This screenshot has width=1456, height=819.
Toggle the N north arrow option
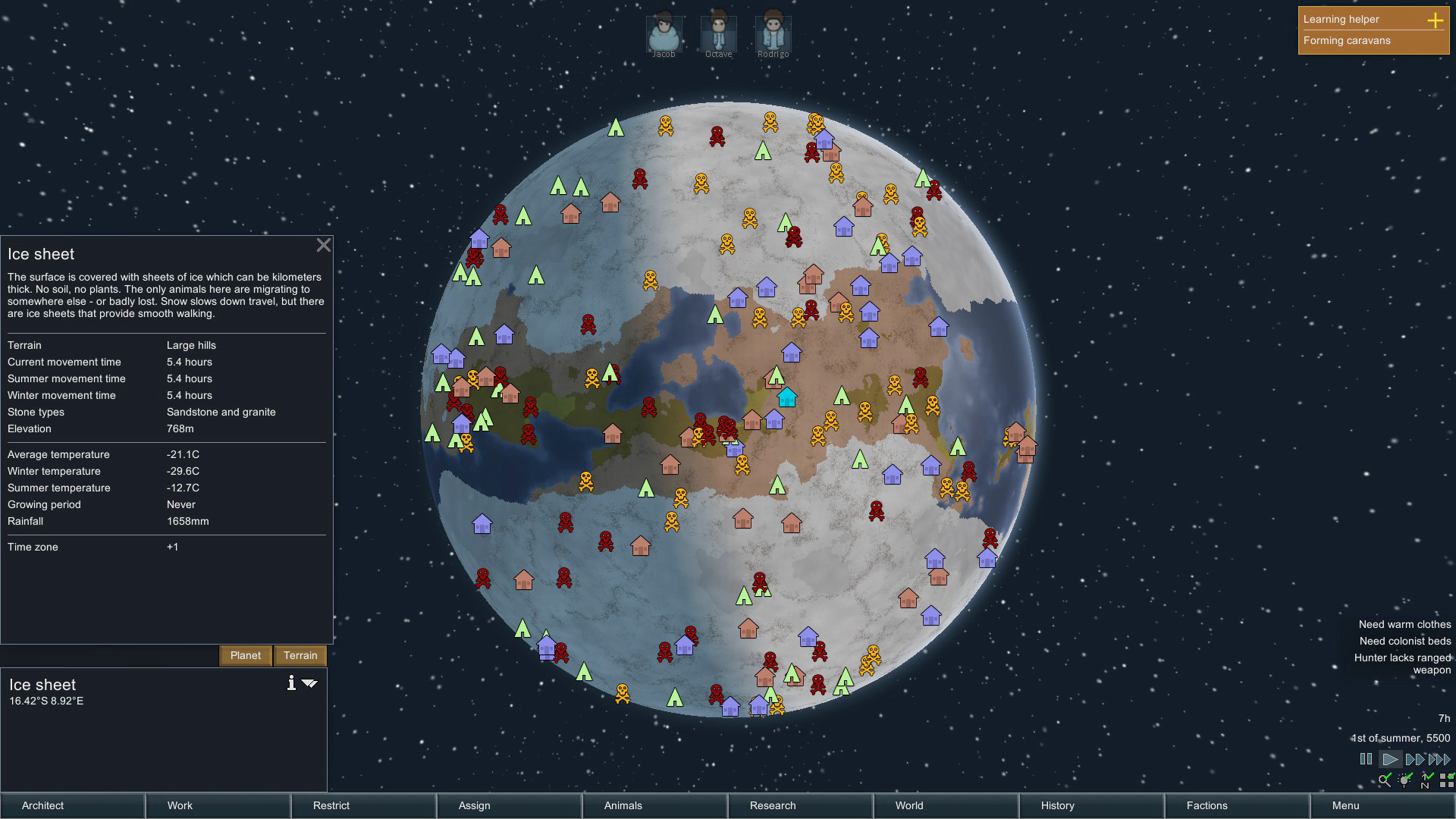[1425, 781]
